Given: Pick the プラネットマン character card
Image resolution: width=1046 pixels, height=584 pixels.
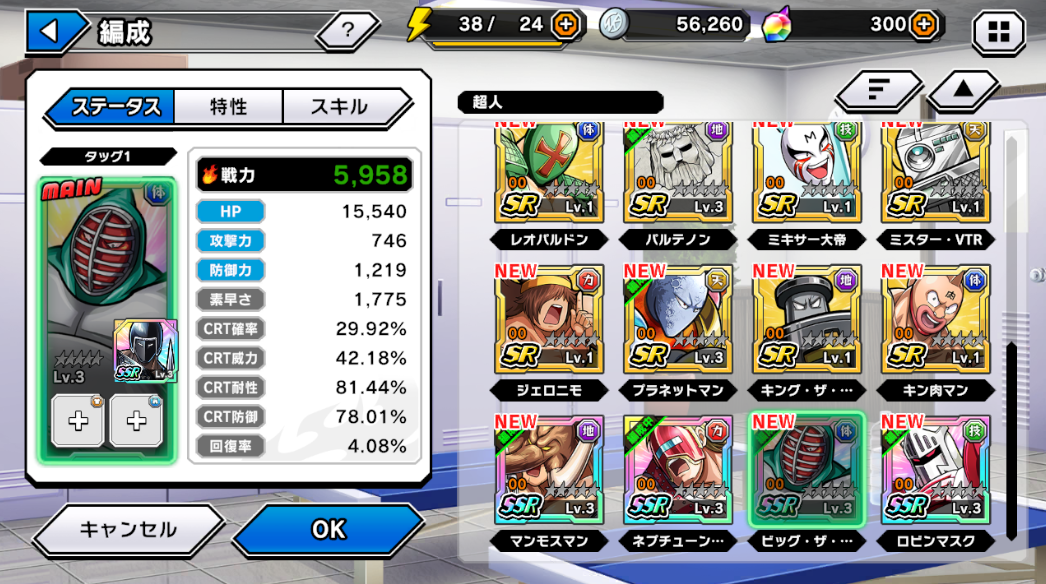Looking at the screenshot, I should (x=677, y=320).
